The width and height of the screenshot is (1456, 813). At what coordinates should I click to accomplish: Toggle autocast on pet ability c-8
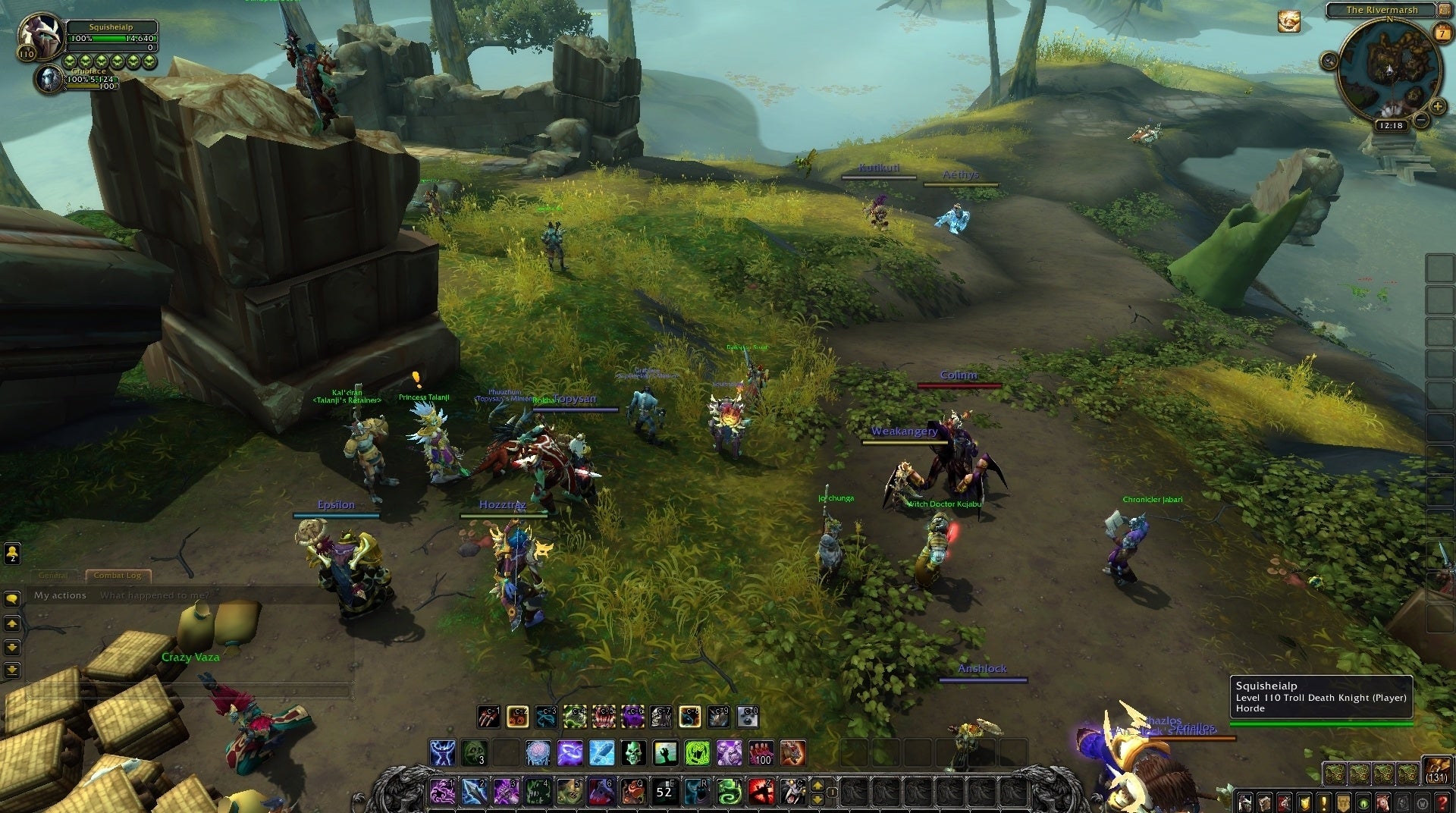pyautogui.click(x=690, y=717)
